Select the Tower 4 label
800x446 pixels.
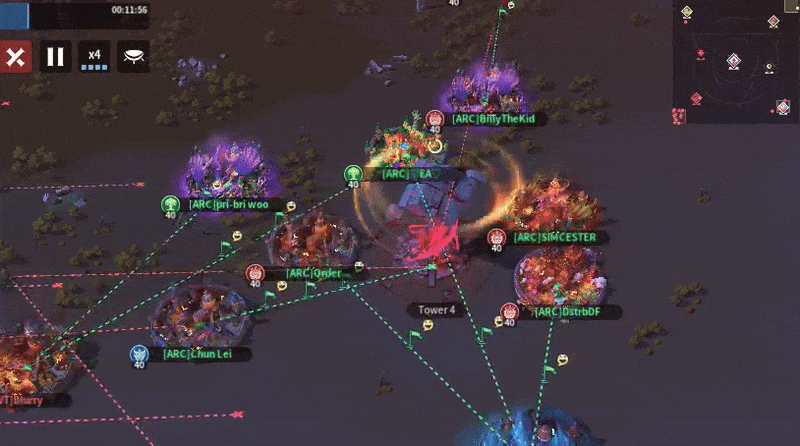[436, 311]
